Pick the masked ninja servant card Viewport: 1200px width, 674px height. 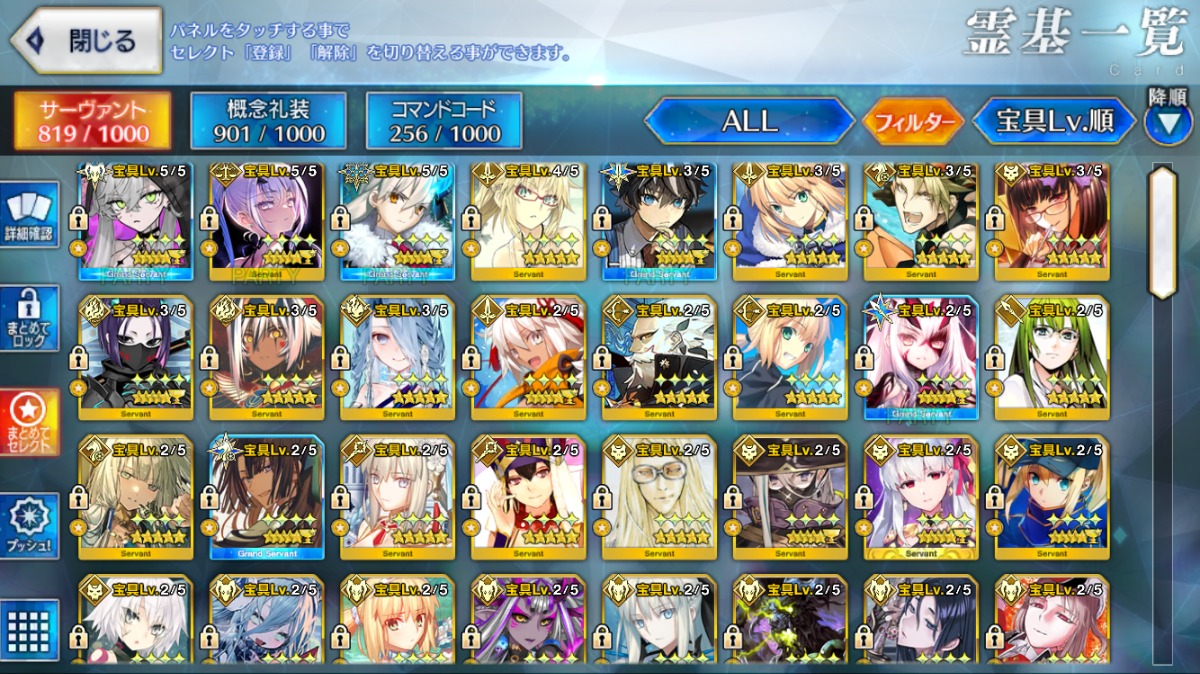136,358
